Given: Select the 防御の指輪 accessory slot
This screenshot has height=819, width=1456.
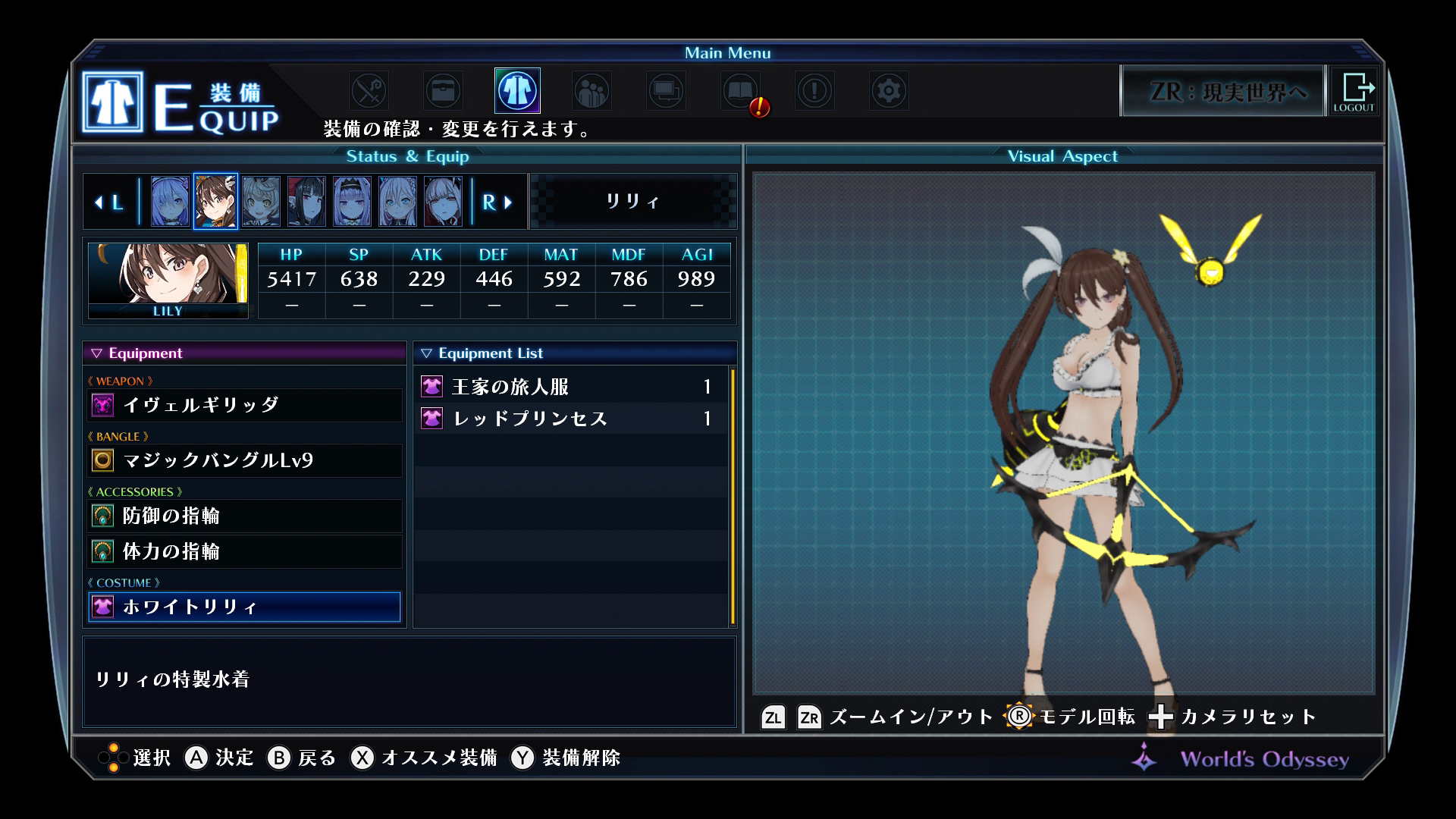Looking at the screenshot, I should point(244,516).
